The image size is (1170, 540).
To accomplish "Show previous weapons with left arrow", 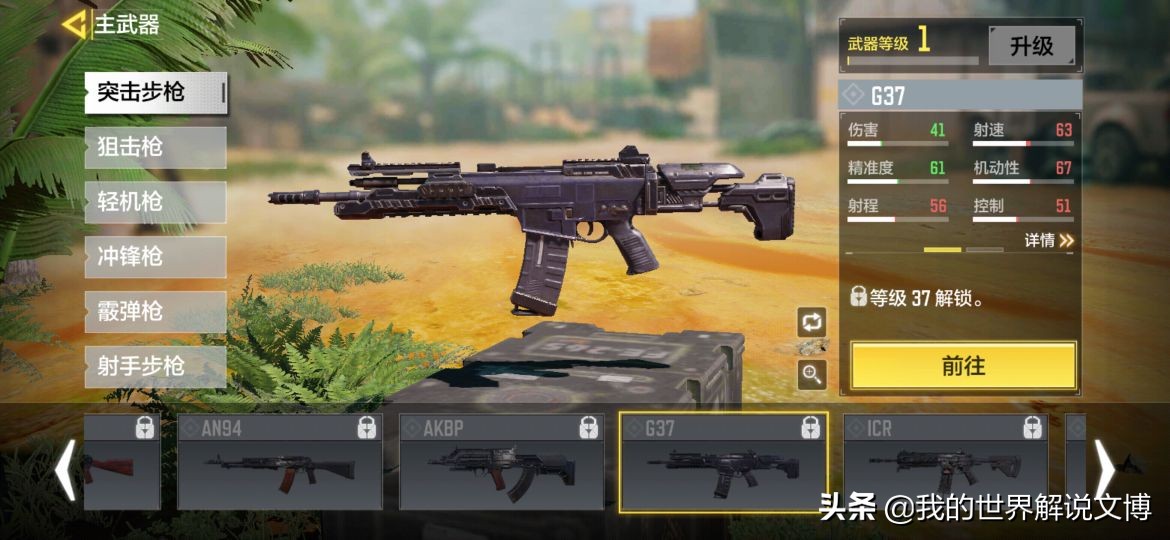I will click(x=65, y=468).
